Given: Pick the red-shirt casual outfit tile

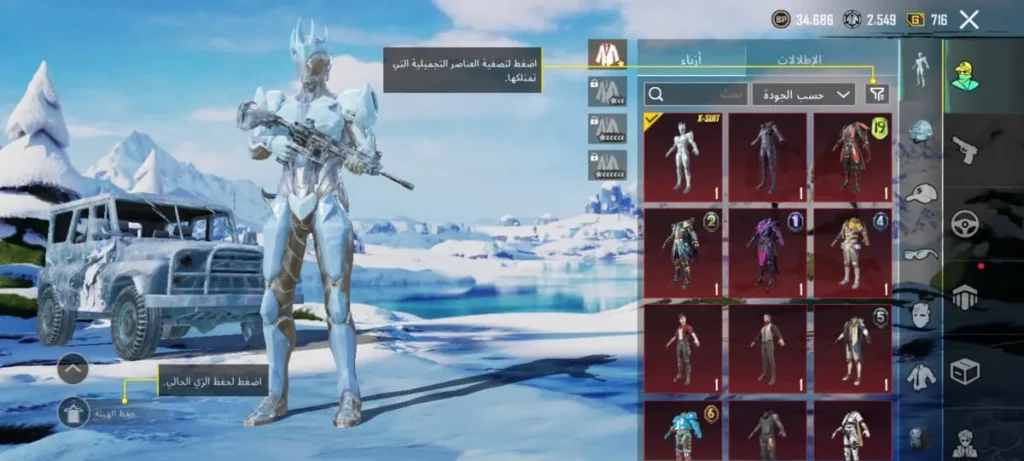Looking at the screenshot, I should coord(682,347).
